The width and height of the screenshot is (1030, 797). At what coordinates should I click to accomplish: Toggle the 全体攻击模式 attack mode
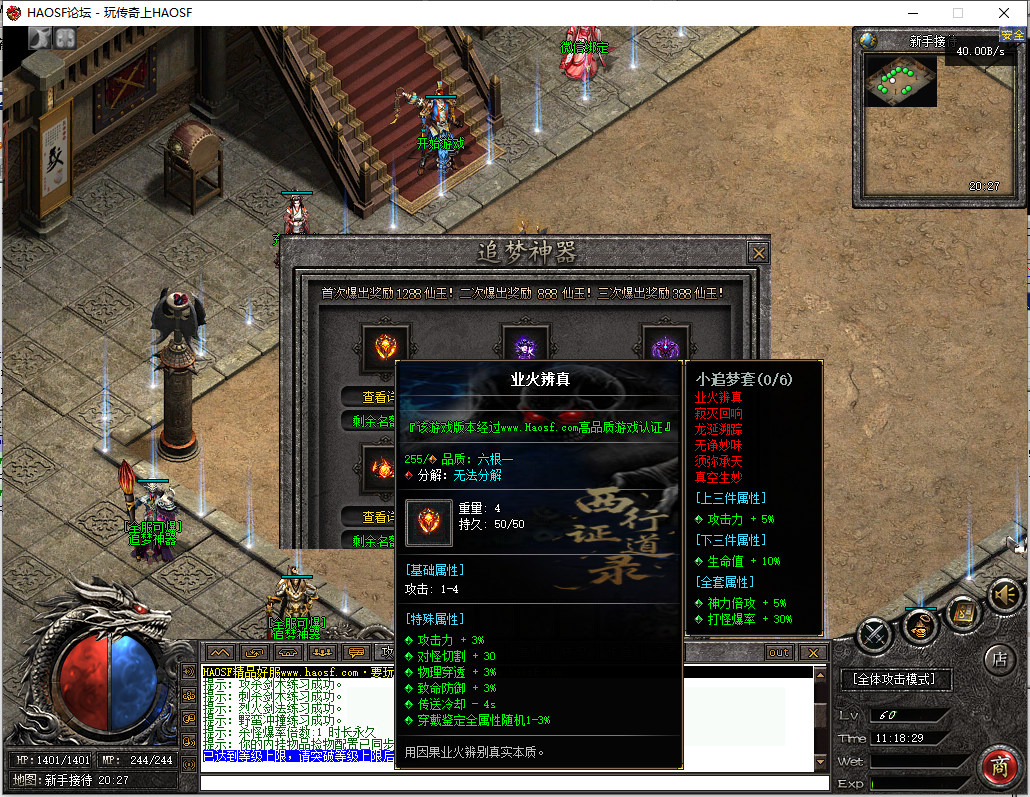[895, 679]
